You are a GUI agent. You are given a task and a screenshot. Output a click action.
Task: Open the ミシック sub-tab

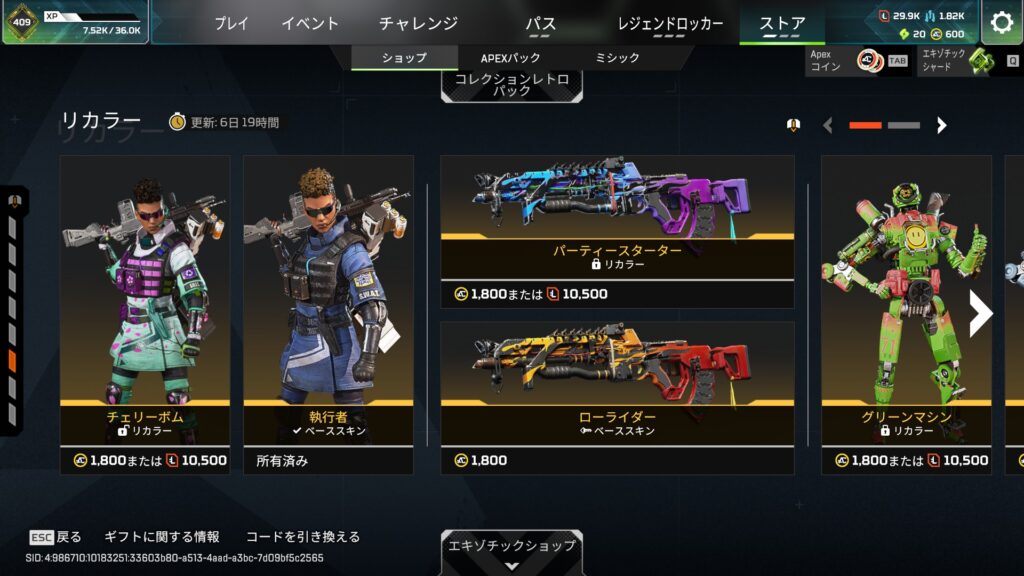tap(617, 58)
